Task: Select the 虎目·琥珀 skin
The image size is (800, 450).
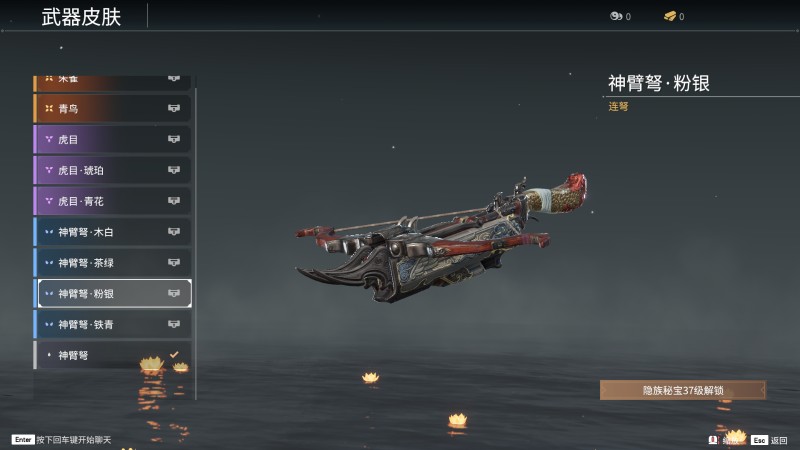Action: (x=113, y=170)
